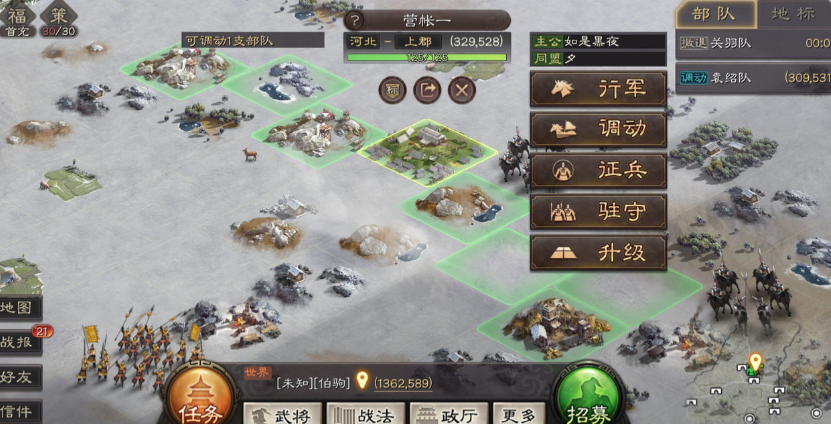Viewport: 831px width, 424px height.
Task: Click the 升级 (Upgrade) button
Action: [598, 252]
